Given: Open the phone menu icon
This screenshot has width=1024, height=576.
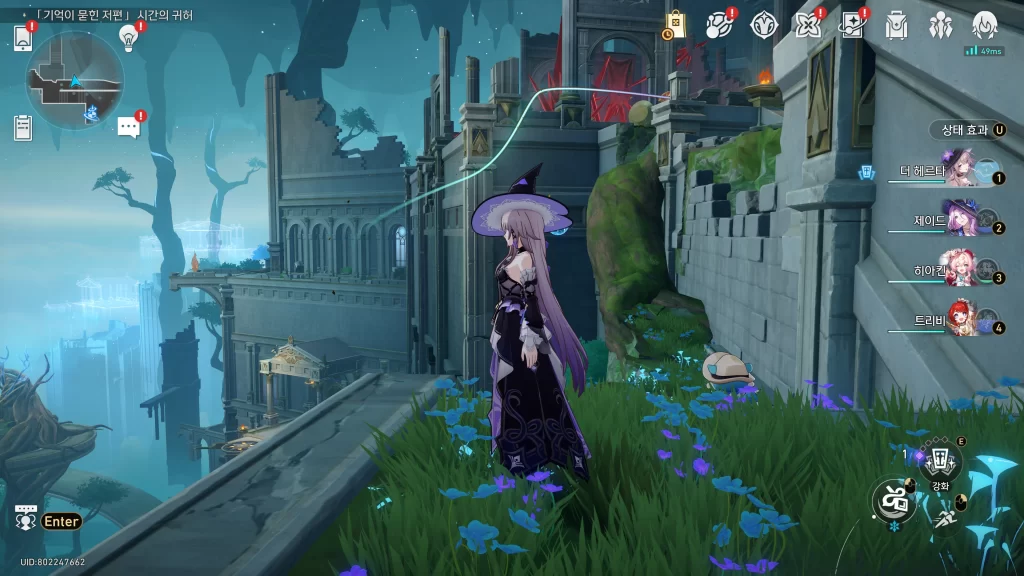Looking at the screenshot, I should pyautogui.click(x=23, y=38).
